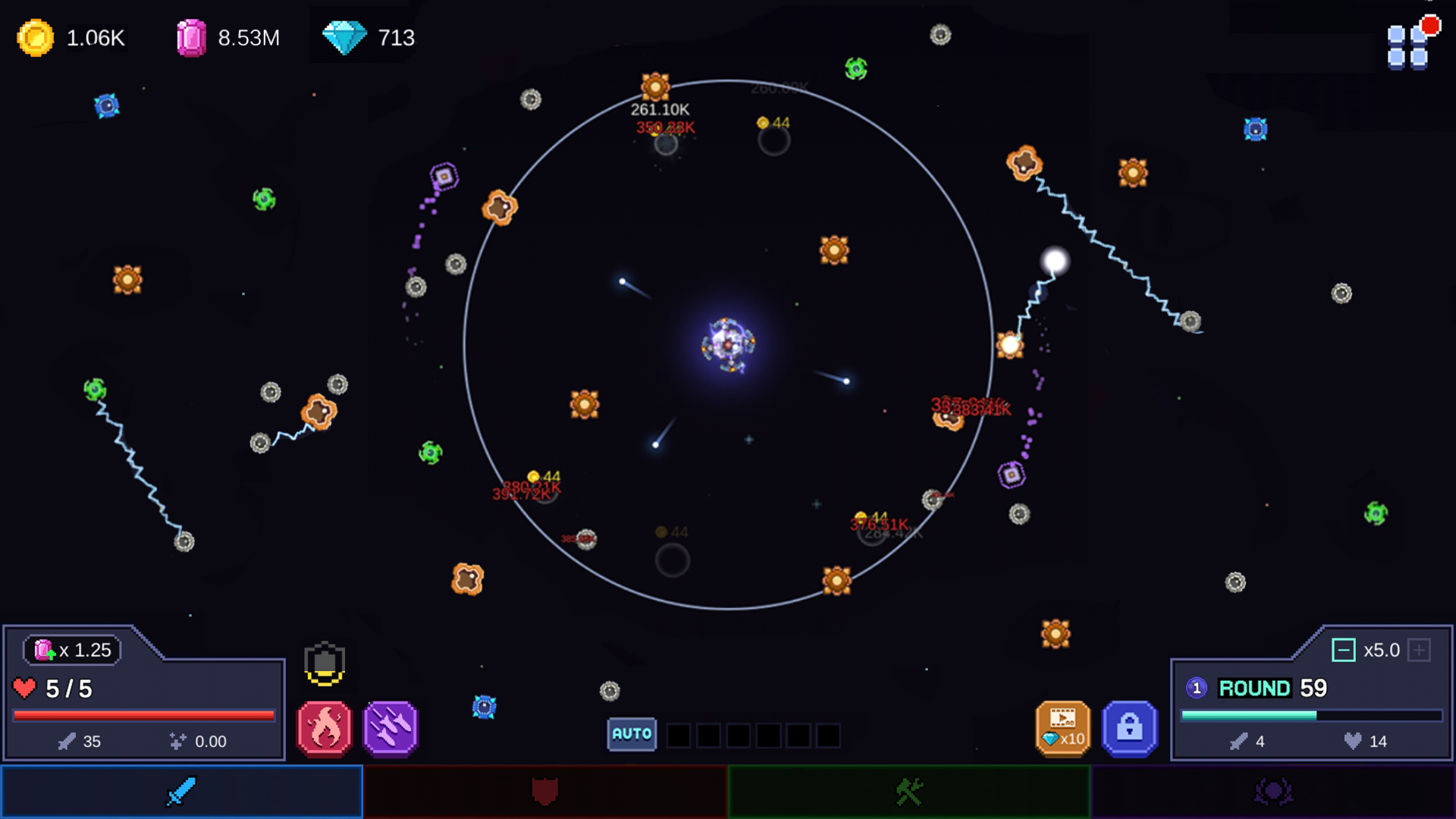Decrease game speed with the minus button
Screen dimensions: 1456x819
coord(1345,650)
